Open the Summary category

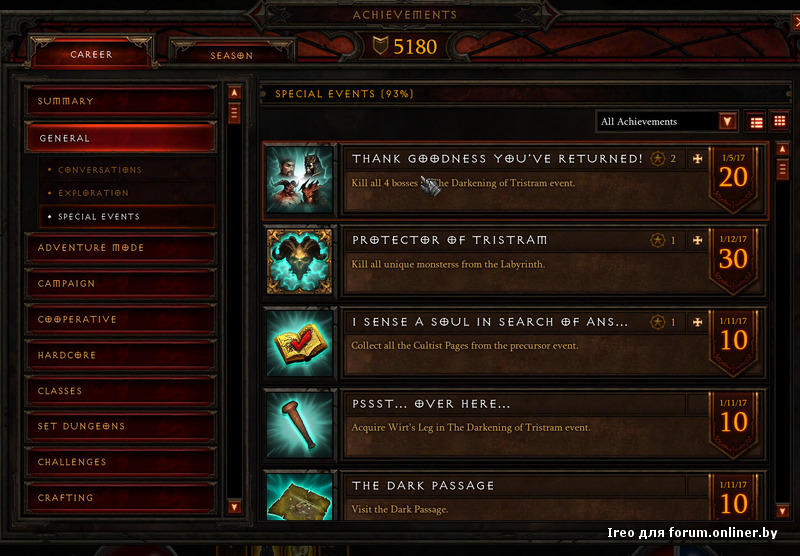coord(120,101)
